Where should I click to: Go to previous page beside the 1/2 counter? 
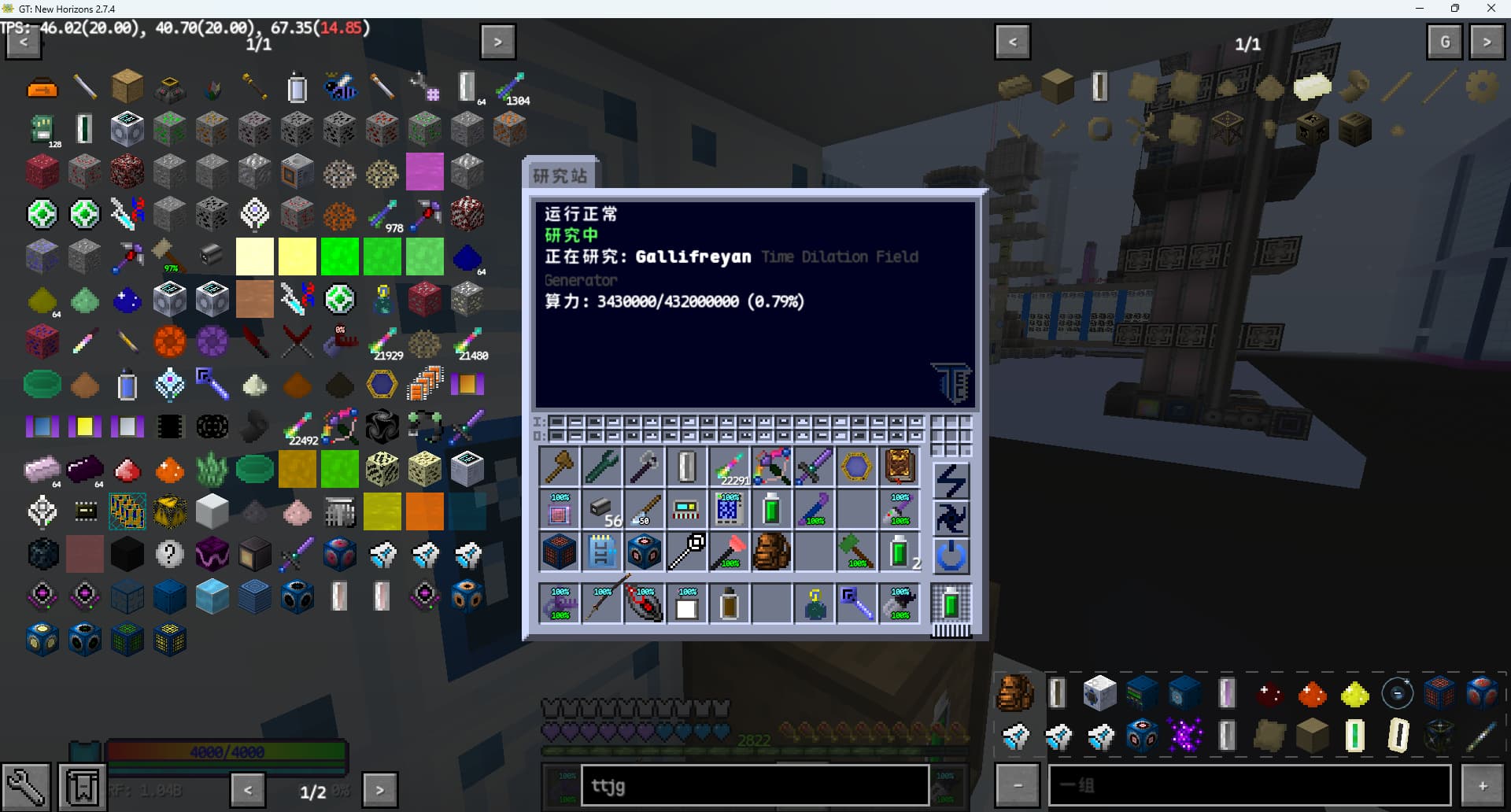click(x=248, y=789)
